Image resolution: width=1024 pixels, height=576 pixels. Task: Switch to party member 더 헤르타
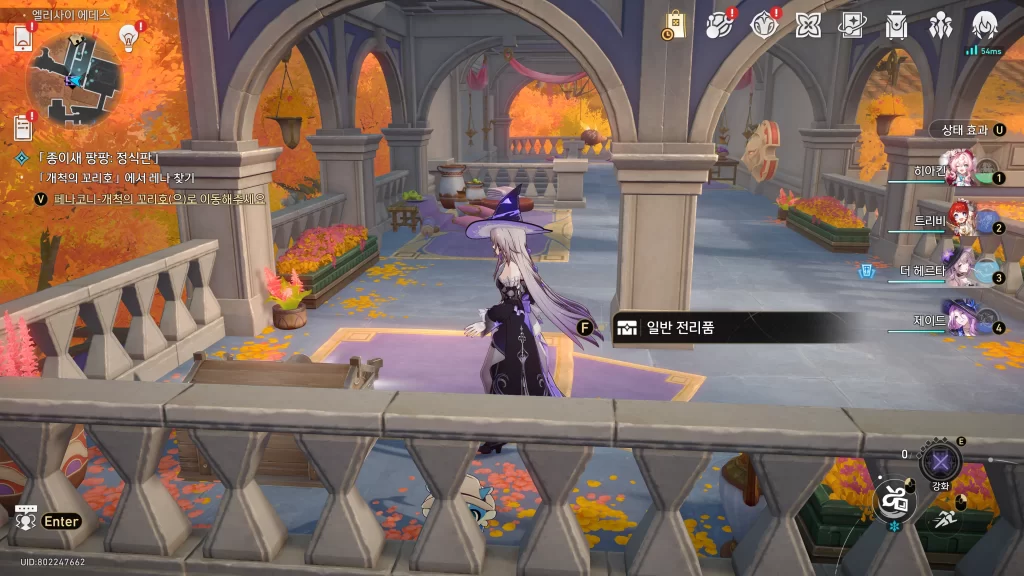tap(962, 270)
